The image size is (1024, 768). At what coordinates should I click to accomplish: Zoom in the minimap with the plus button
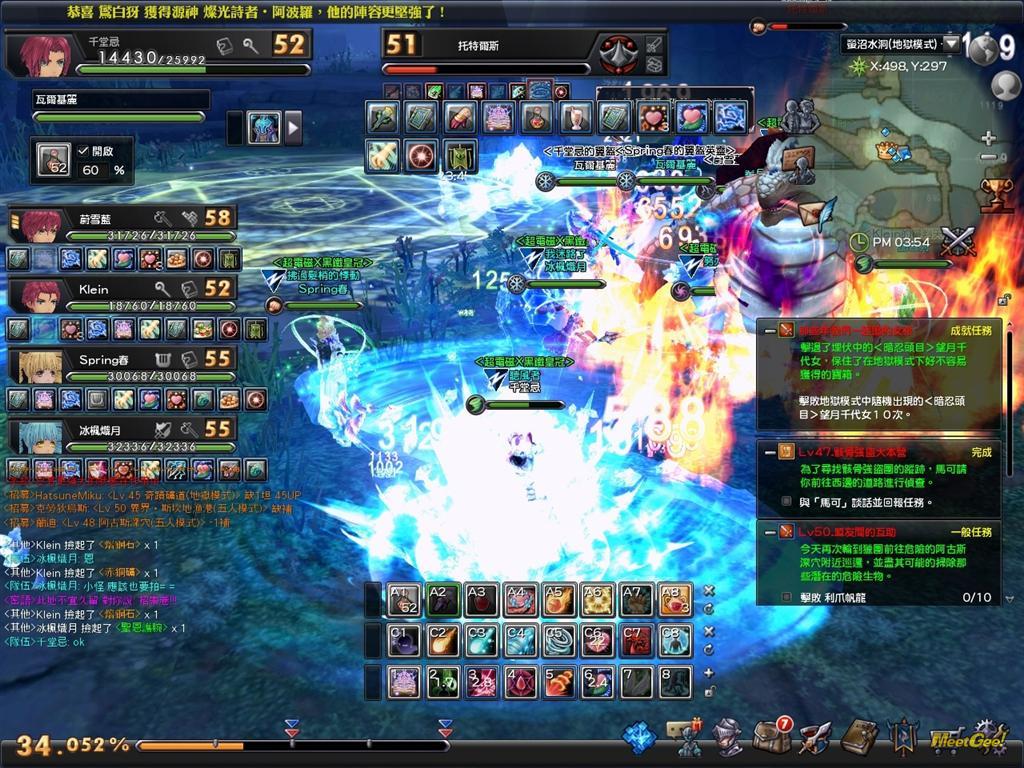coord(988,138)
